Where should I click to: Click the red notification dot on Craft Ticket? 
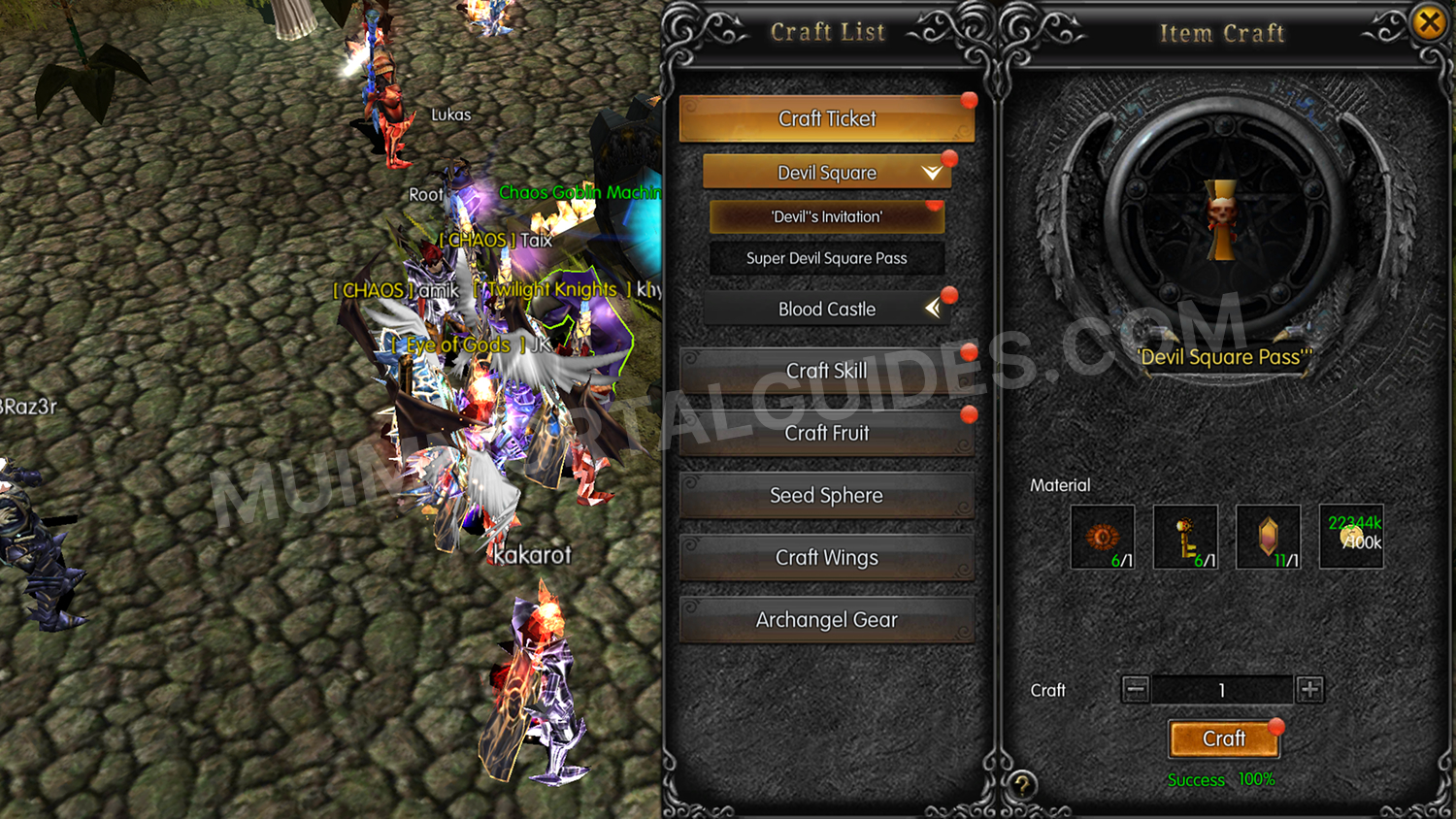coord(969,98)
